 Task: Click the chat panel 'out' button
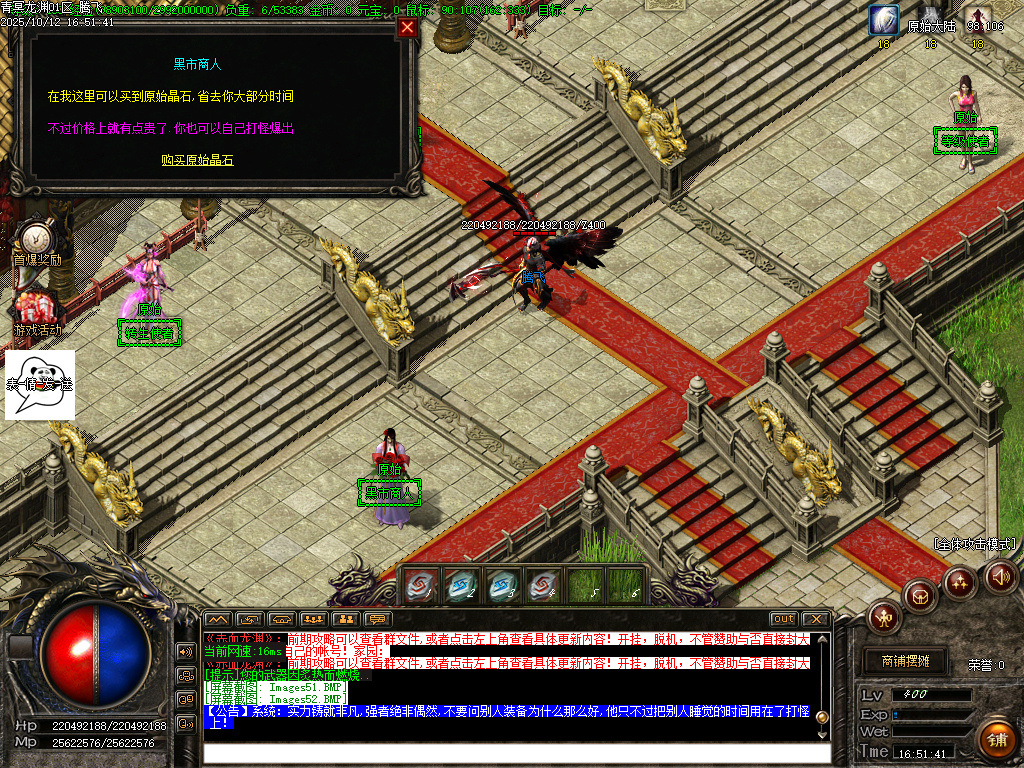coord(784,619)
